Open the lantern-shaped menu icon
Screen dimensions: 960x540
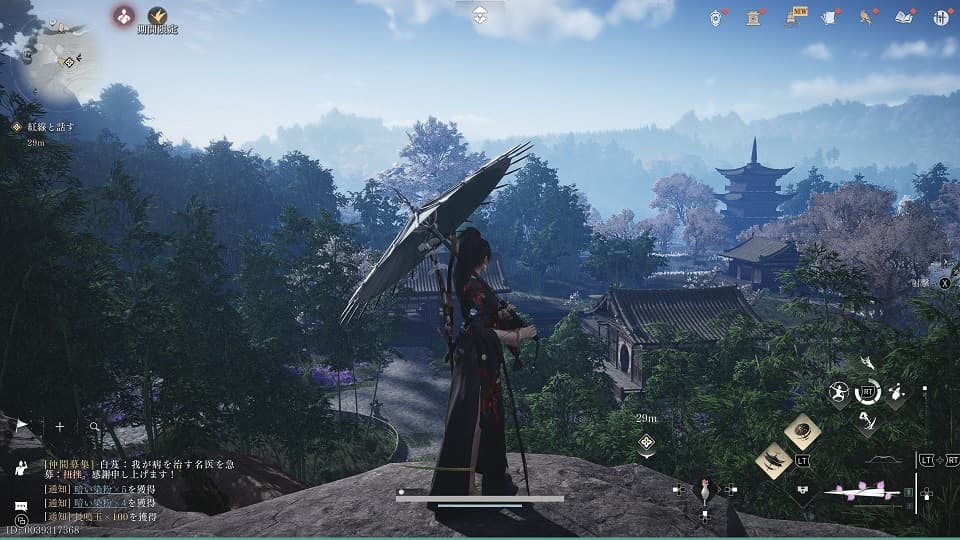tap(716, 17)
